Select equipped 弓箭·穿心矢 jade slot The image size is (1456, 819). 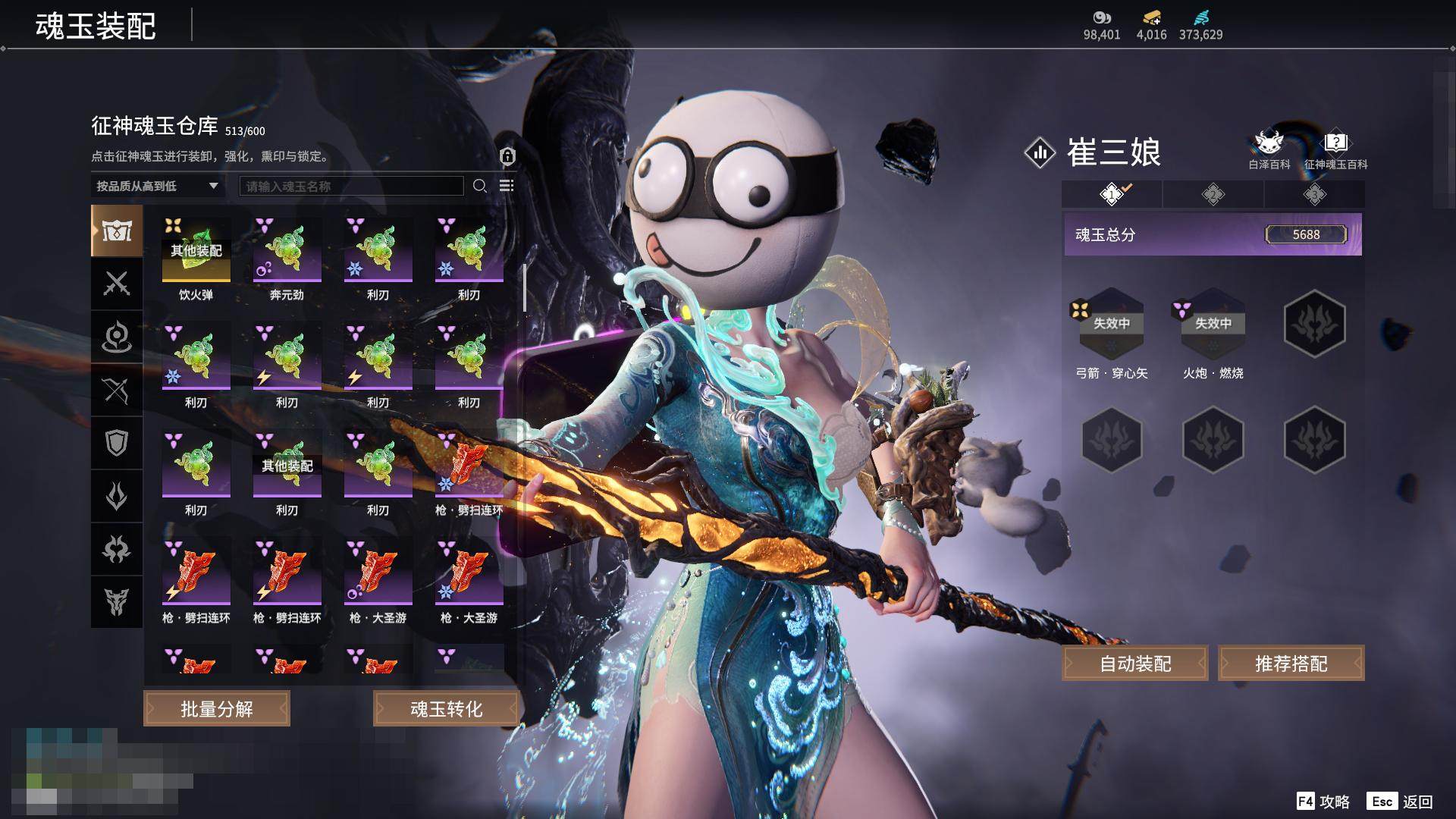point(1111,325)
